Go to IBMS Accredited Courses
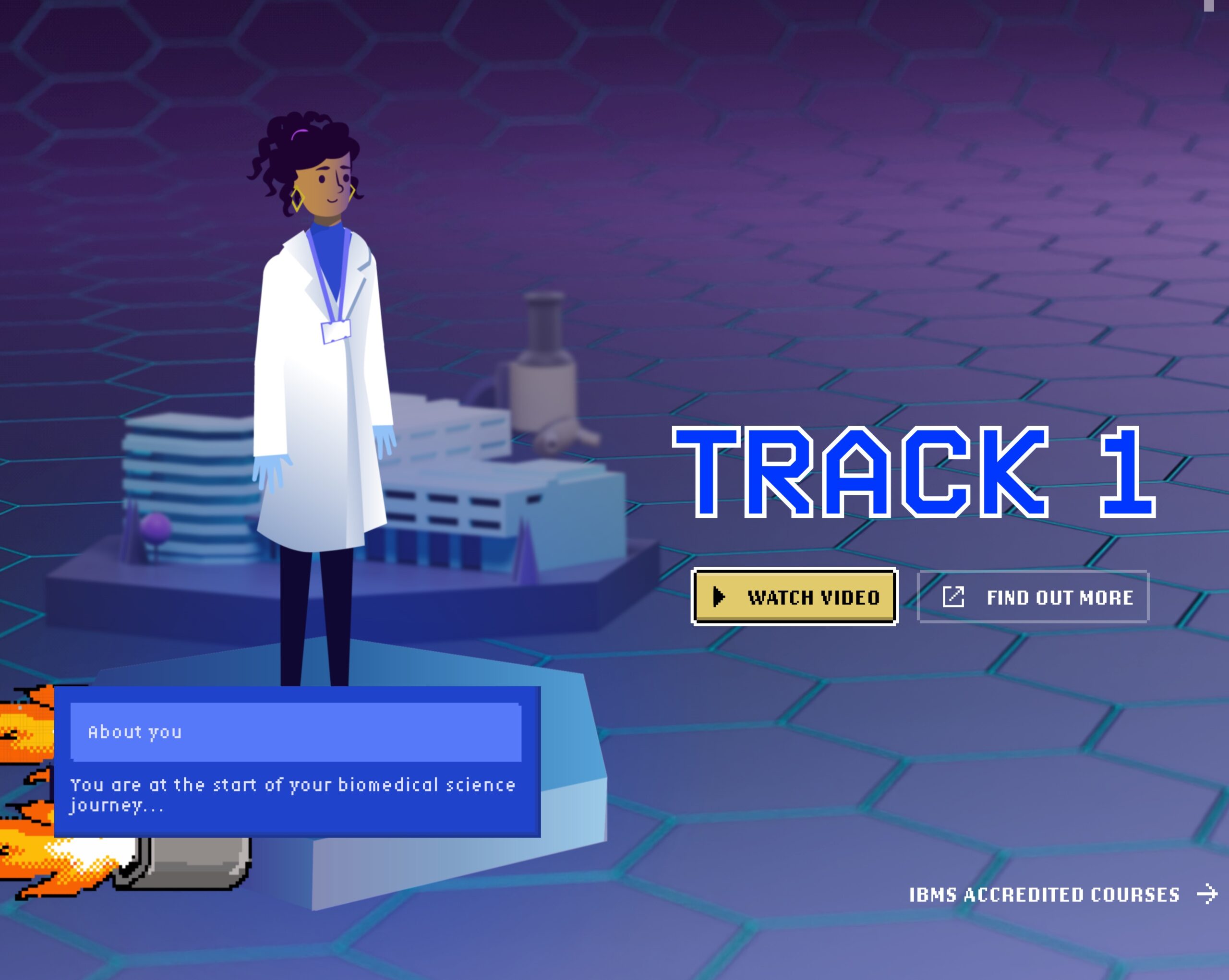This screenshot has width=1229, height=980. point(1061,894)
